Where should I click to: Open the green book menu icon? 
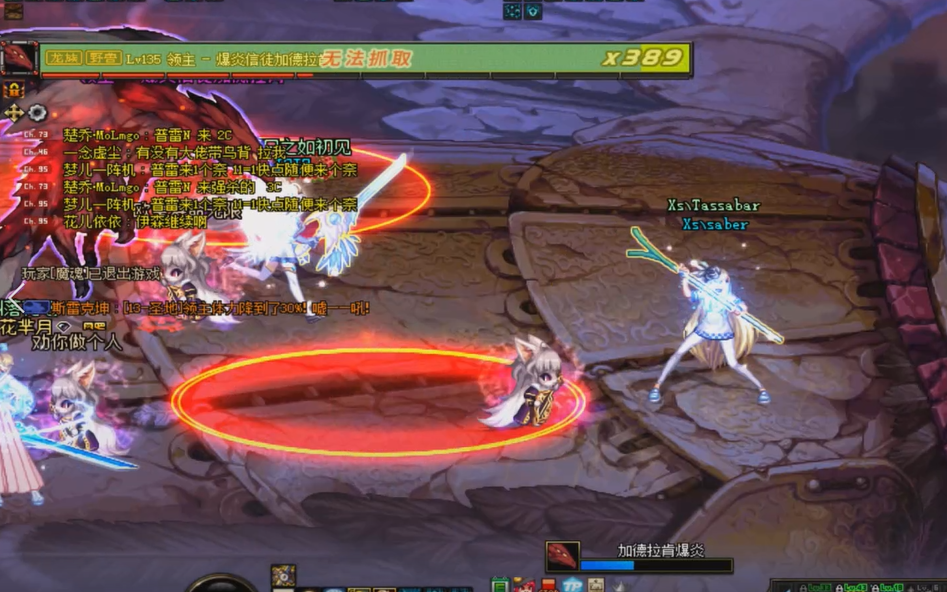coord(500,585)
